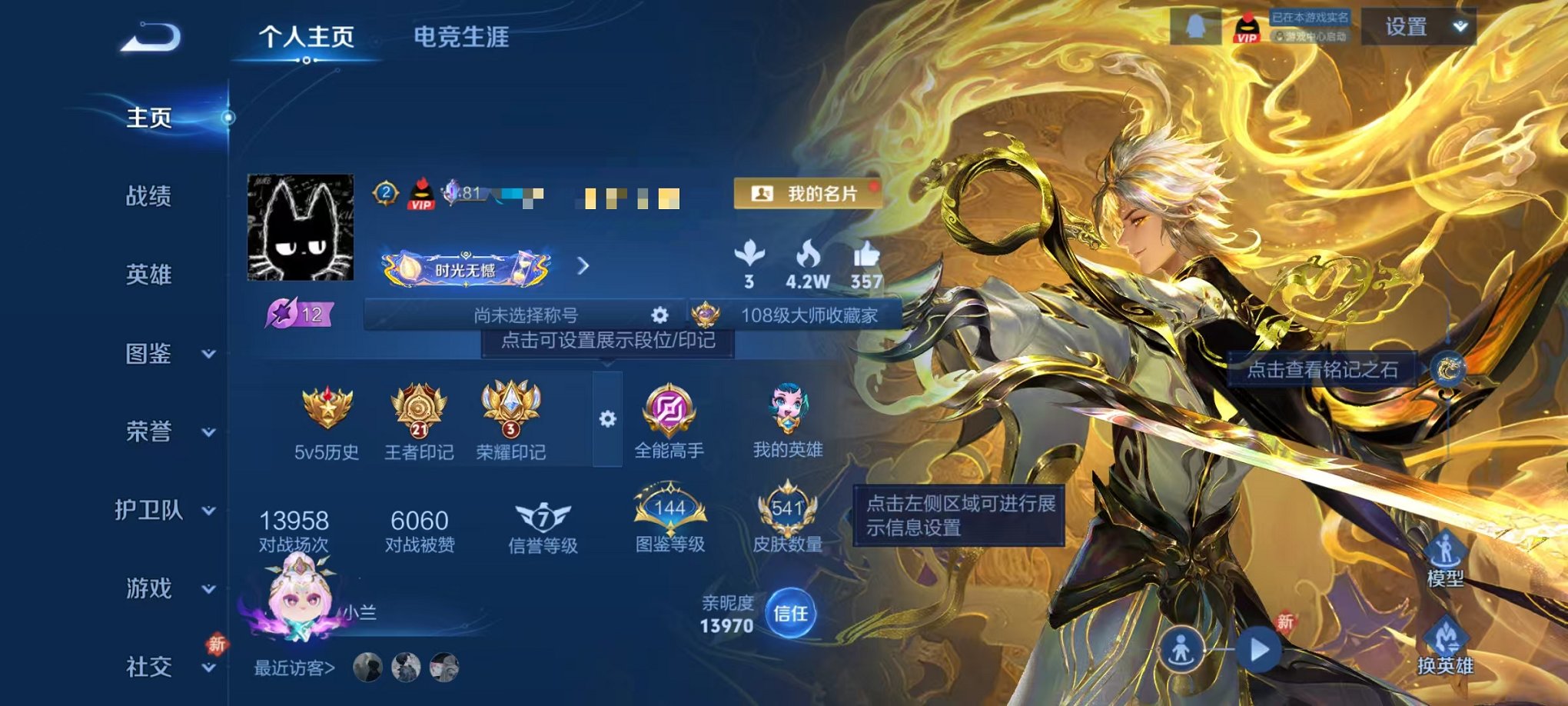Image resolution: width=1568 pixels, height=706 pixels.
Task: Open the 战绩 sidebar menu item
Action: [x=150, y=198]
